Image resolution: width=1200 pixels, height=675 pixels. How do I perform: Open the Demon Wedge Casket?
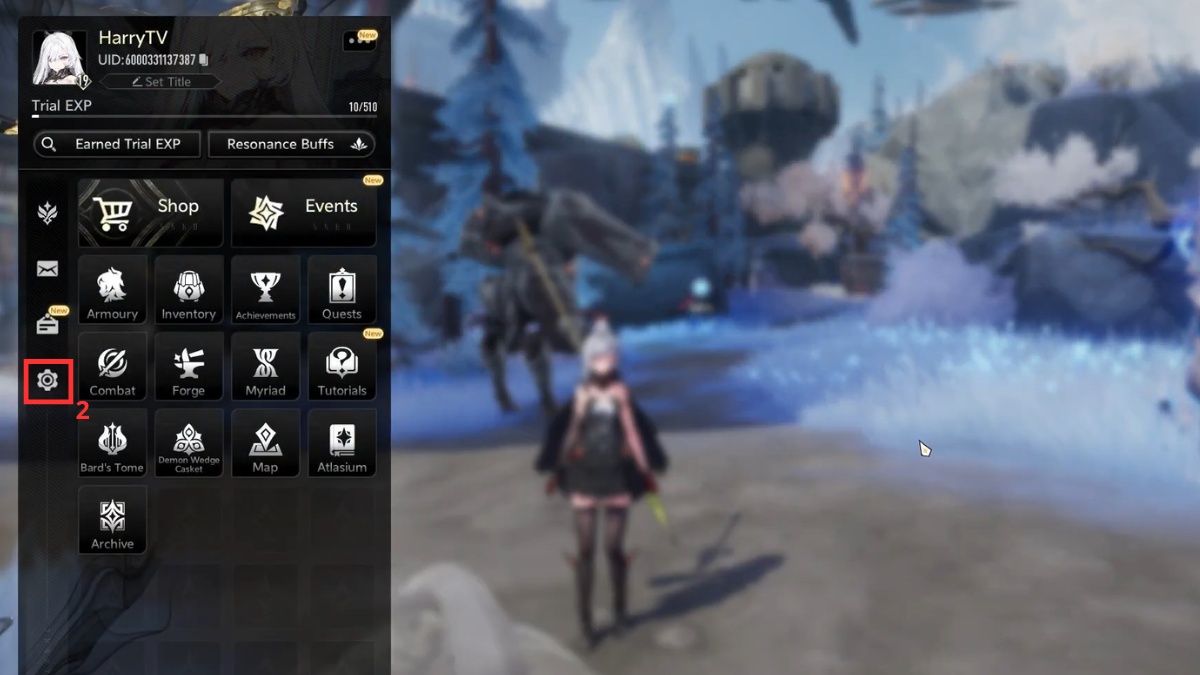tap(188, 443)
